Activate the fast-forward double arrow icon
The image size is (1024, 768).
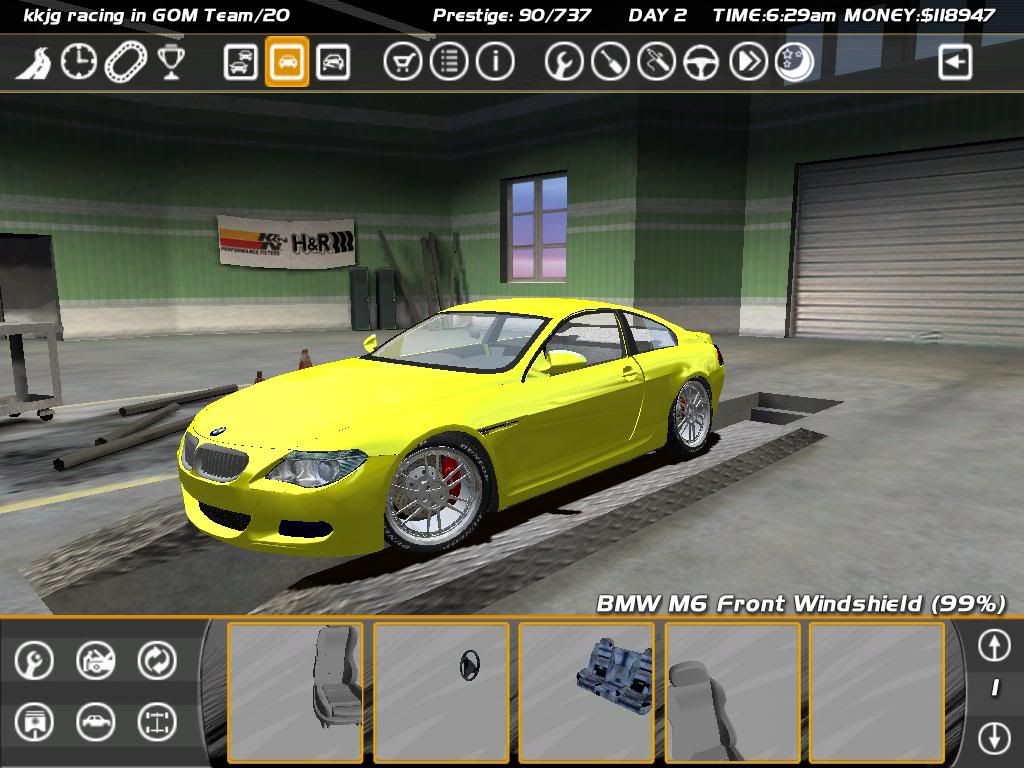point(748,63)
